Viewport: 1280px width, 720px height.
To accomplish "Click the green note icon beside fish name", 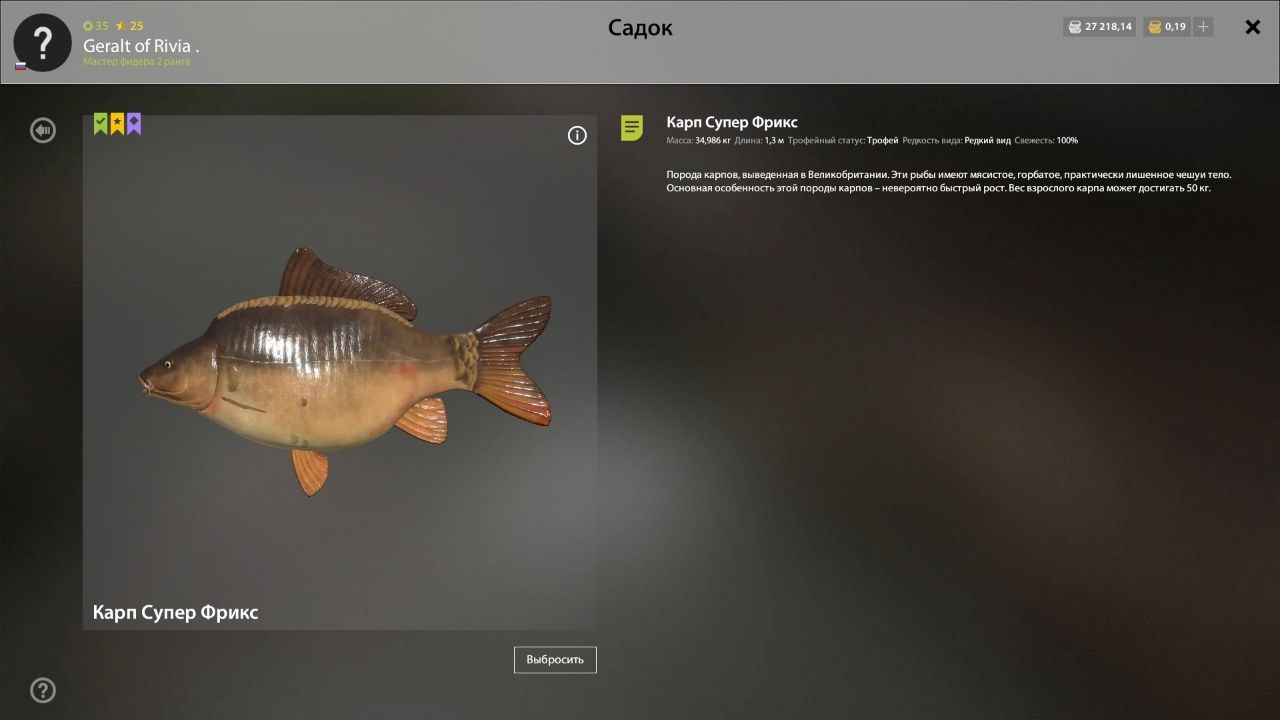I will (632, 128).
